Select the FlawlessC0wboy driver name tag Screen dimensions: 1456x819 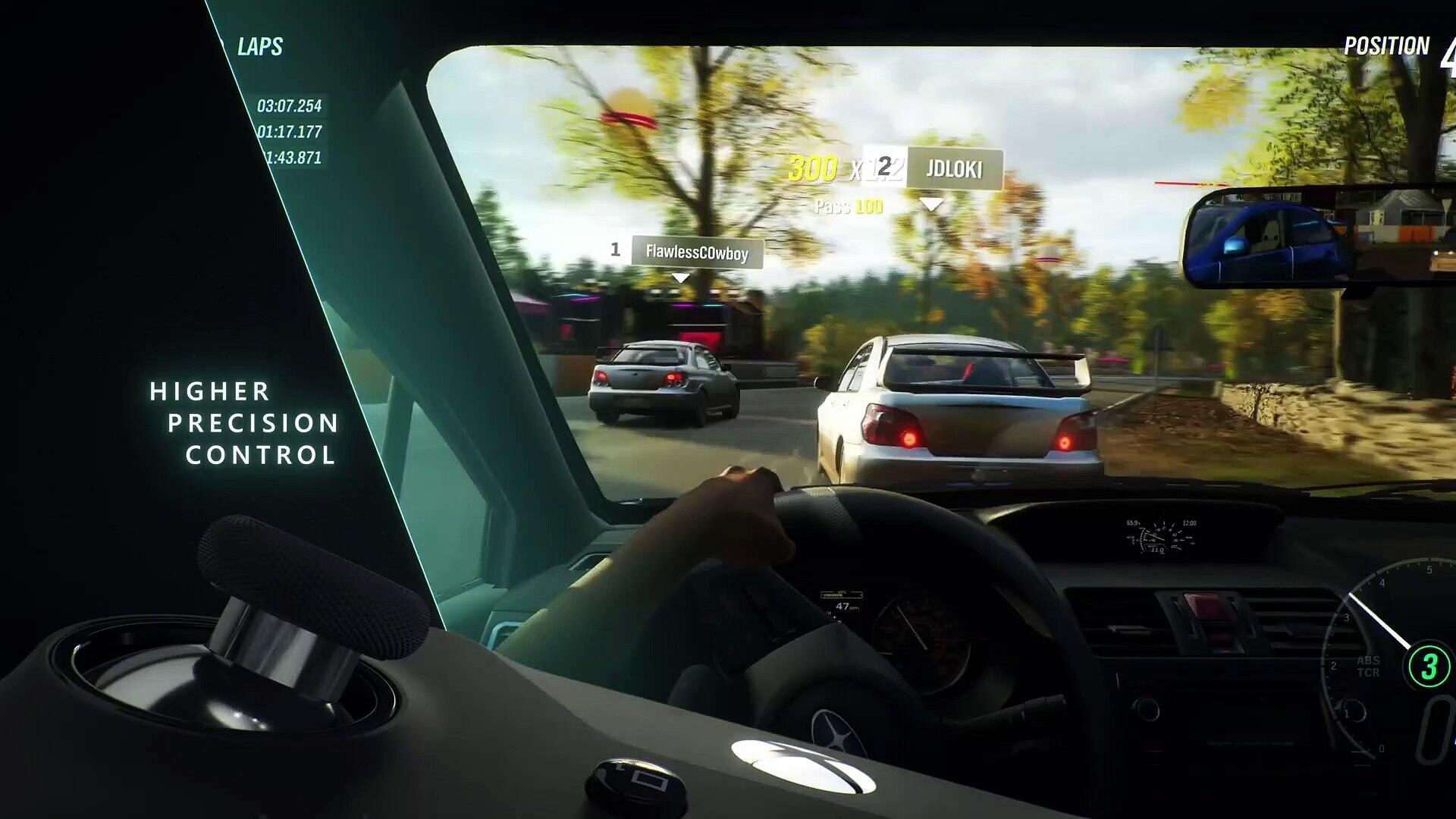coord(696,253)
